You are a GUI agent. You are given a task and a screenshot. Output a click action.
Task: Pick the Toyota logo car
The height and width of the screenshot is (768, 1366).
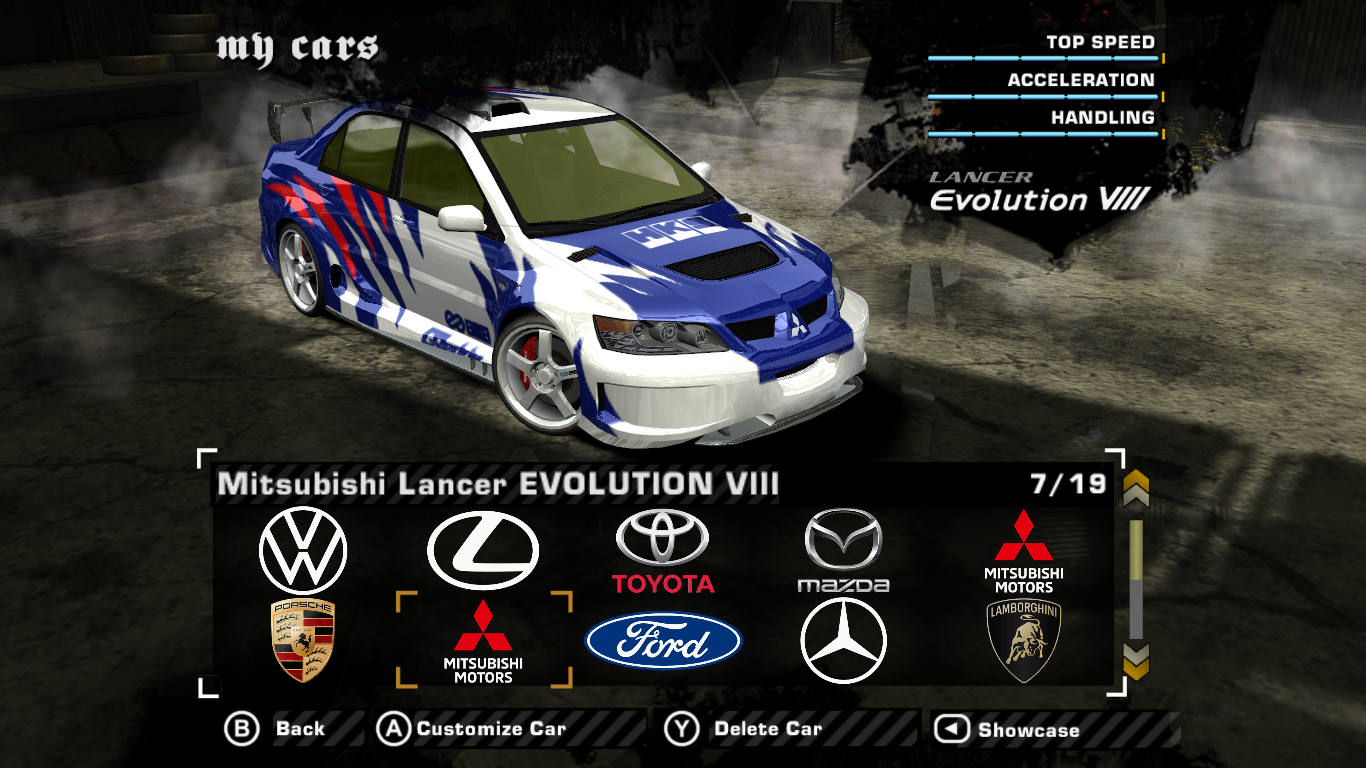click(x=663, y=551)
